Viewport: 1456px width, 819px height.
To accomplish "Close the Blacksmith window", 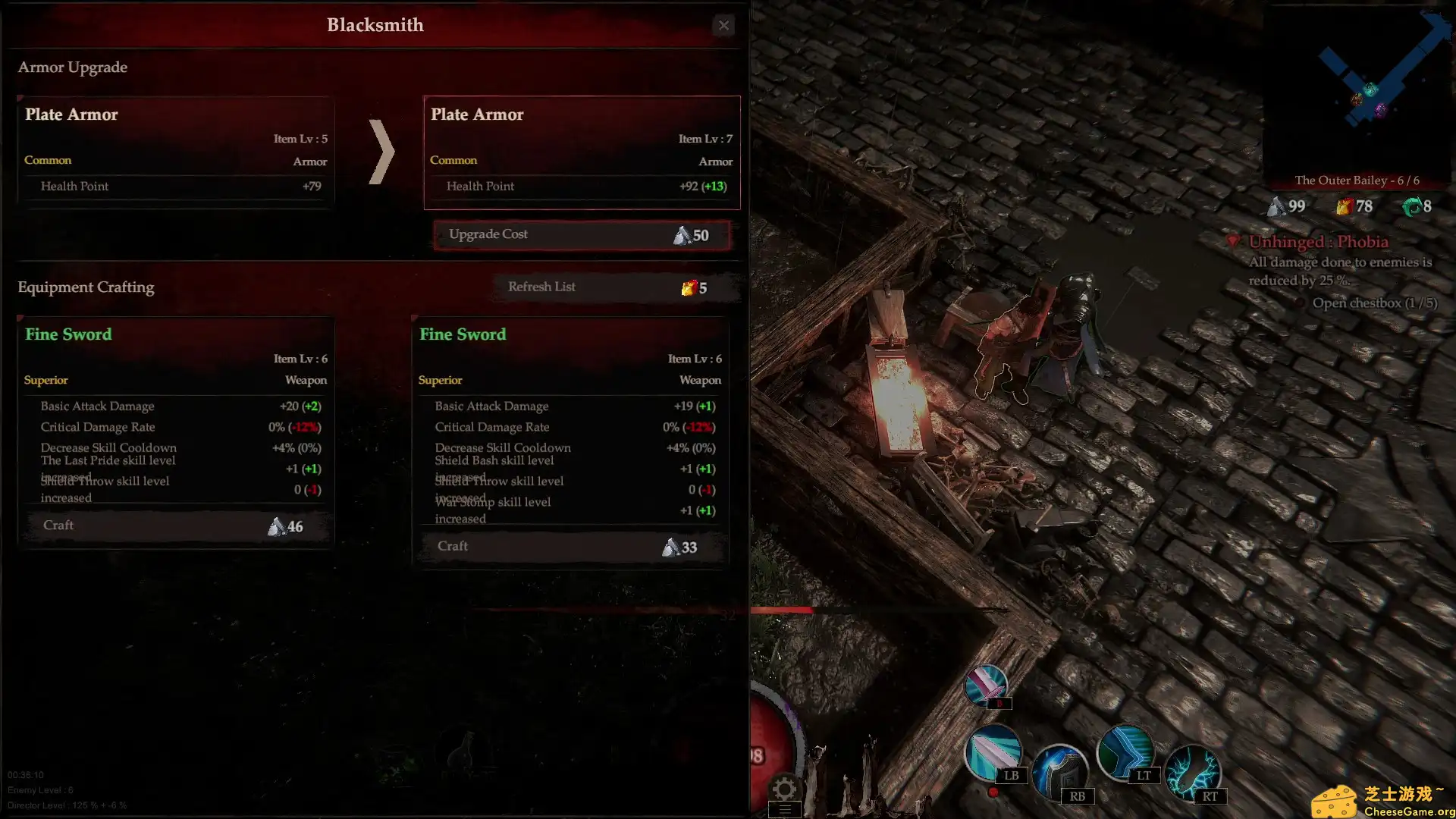I will click(x=723, y=26).
